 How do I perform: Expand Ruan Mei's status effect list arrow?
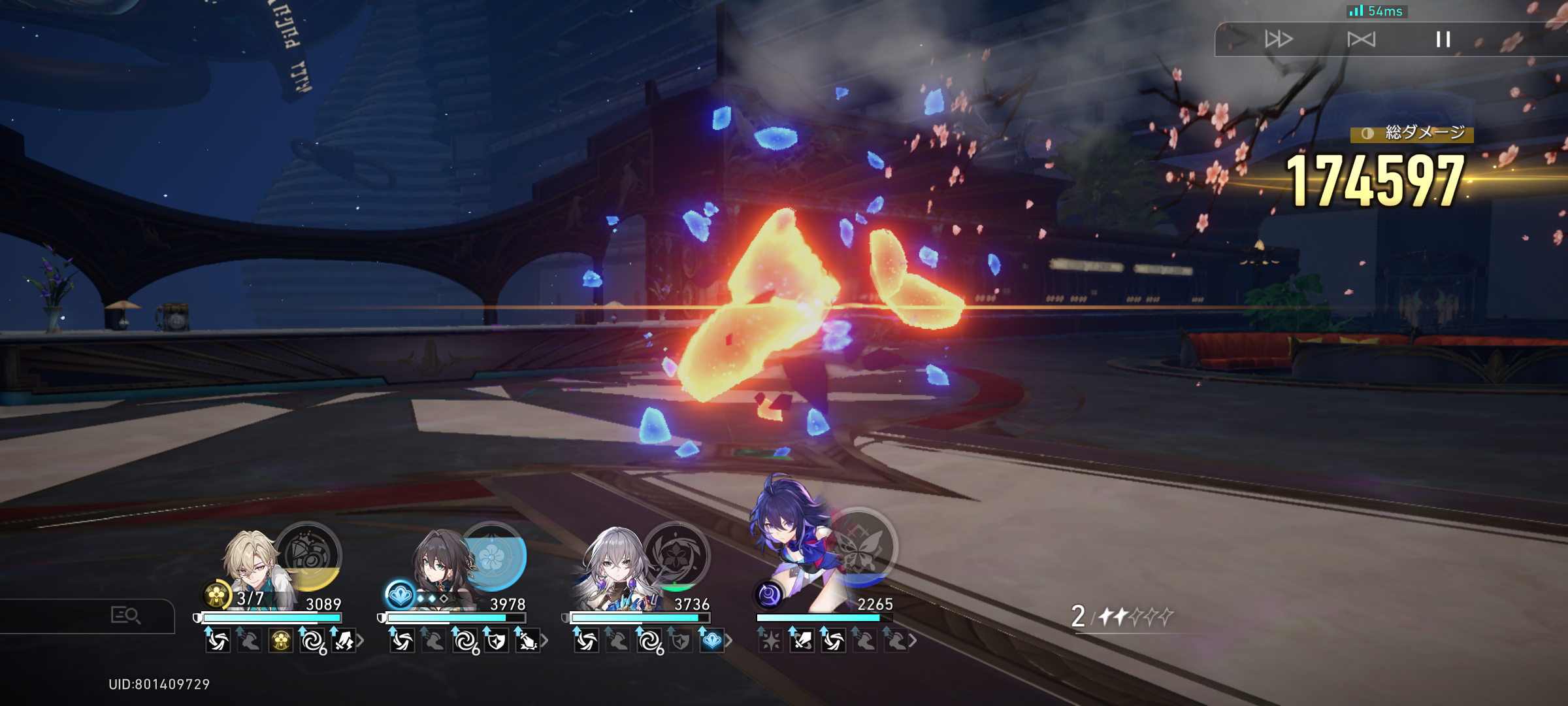[x=544, y=641]
